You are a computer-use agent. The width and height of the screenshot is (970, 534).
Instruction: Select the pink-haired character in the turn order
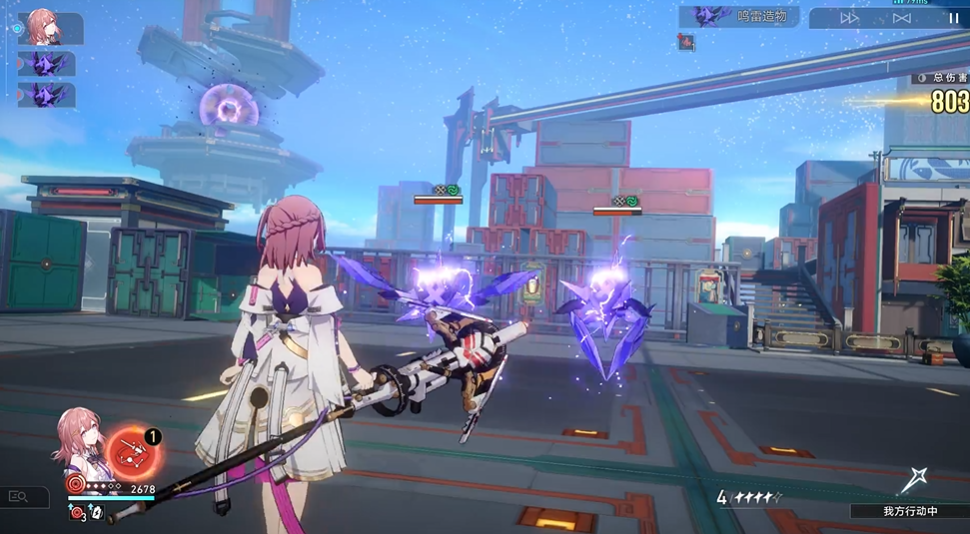(x=45, y=27)
